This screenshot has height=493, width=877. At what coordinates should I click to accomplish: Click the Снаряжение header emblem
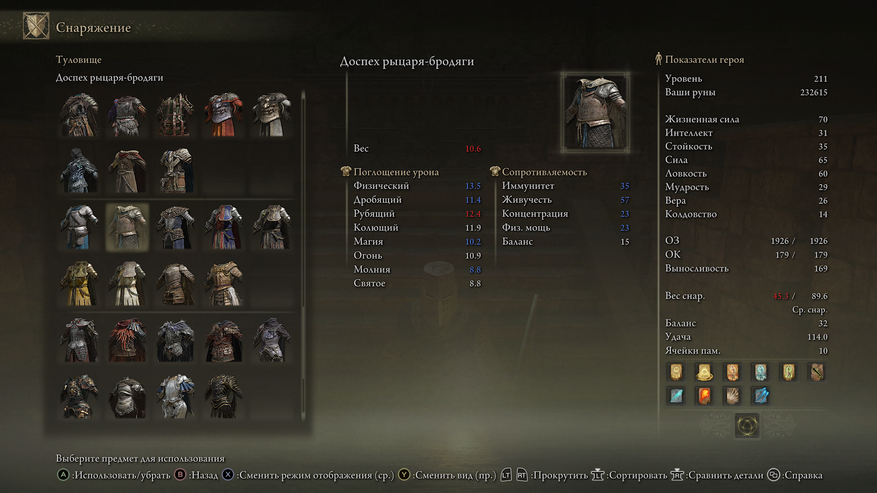pyautogui.click(x=36, y=26)
